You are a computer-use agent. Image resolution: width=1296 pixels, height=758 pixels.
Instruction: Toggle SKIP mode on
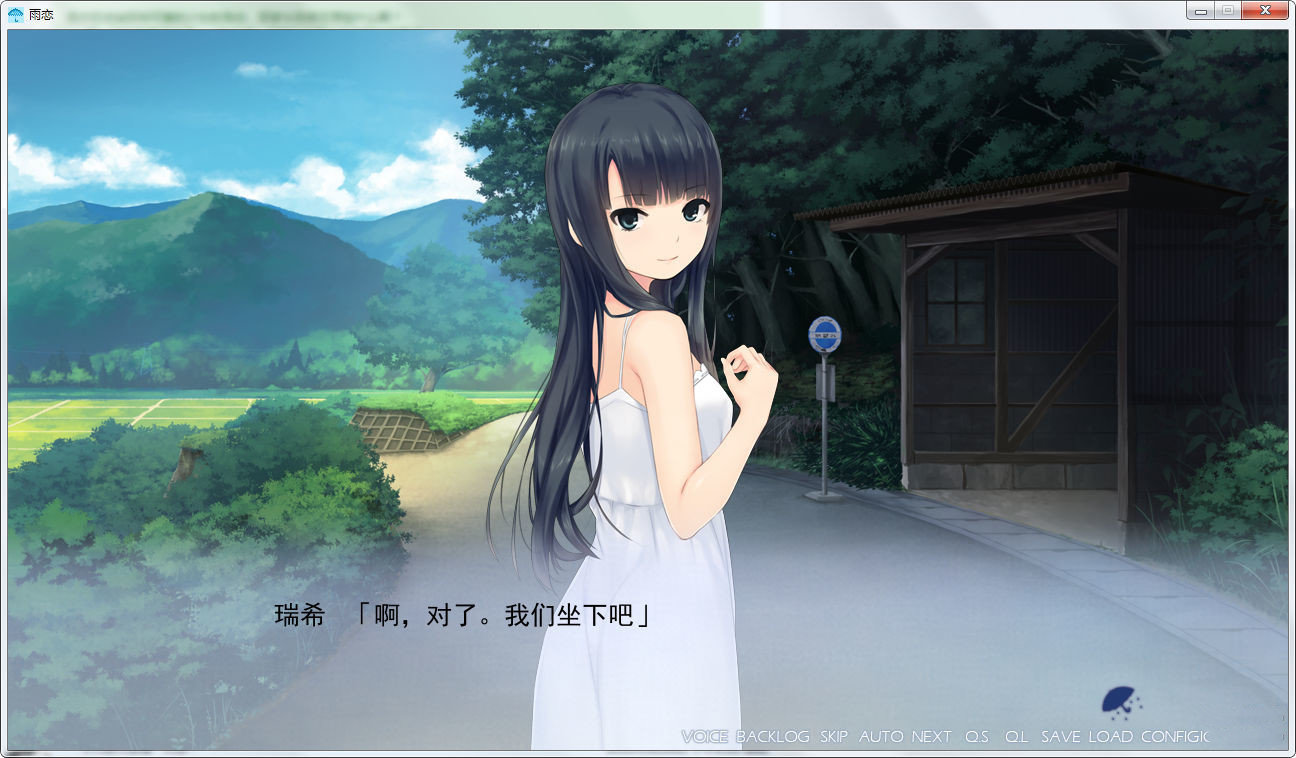point(831,736)
